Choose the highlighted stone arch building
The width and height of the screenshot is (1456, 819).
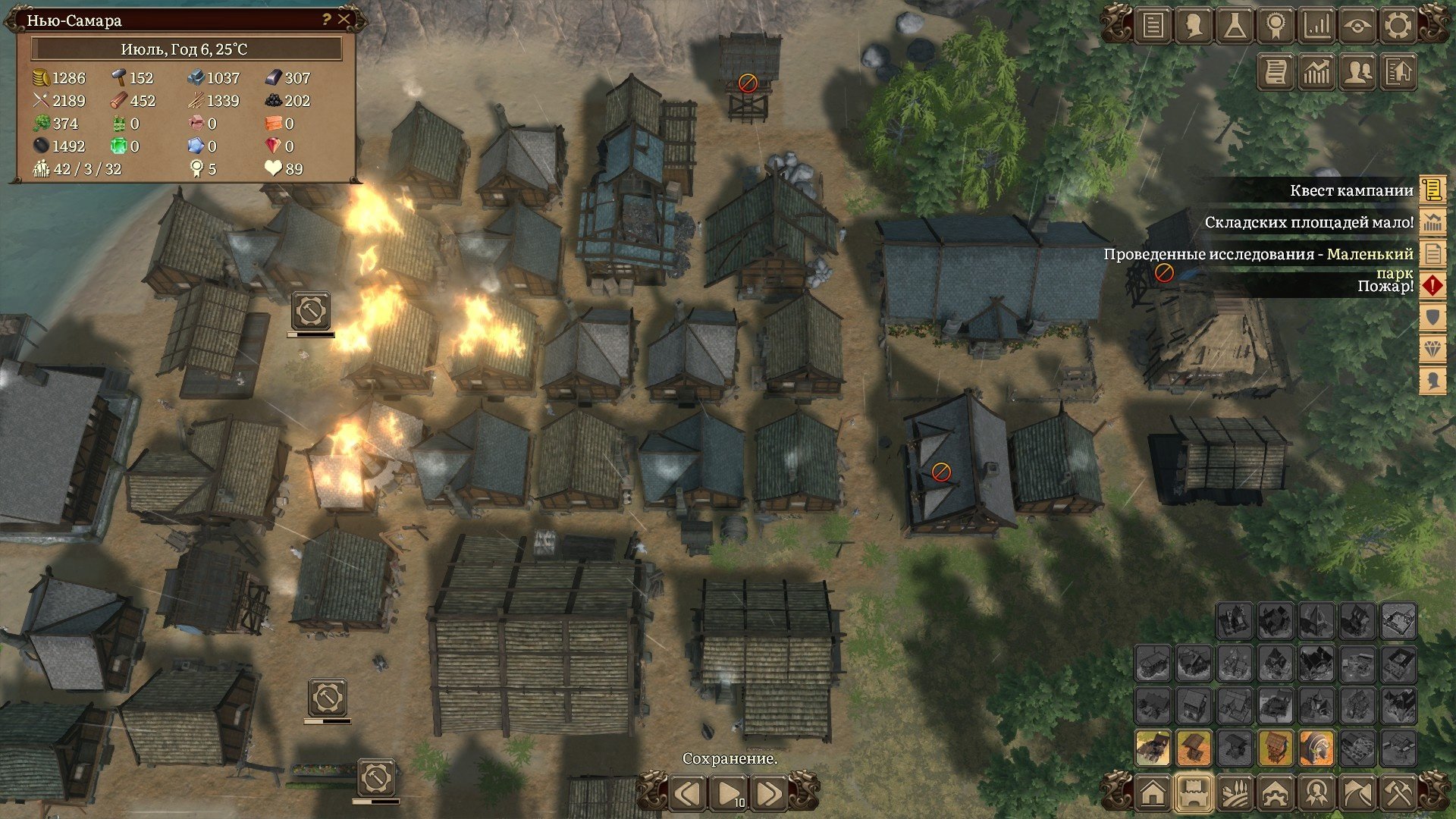click(x=1316, y=748)
